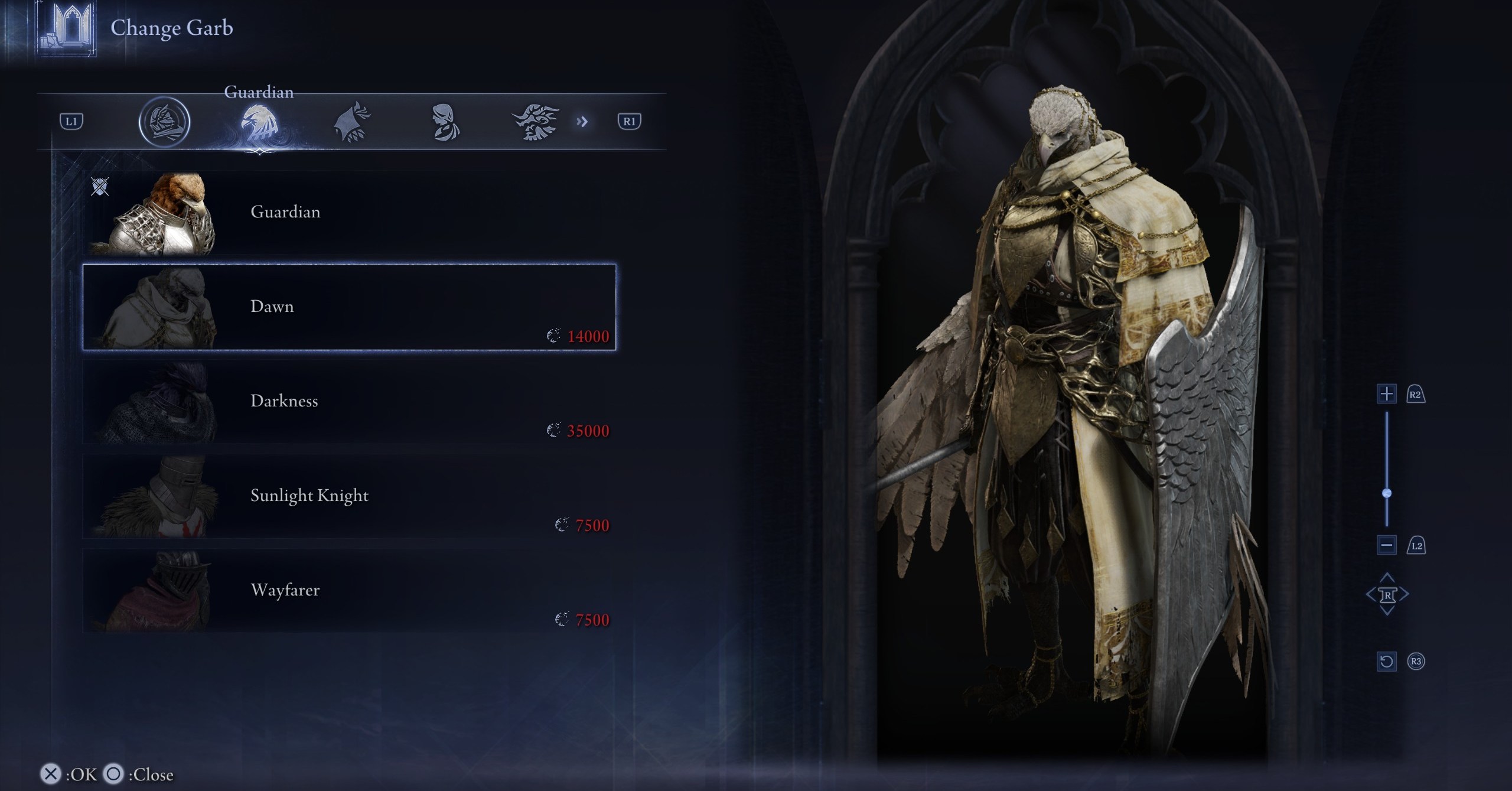
Task: Open the Guardian eagle head tab
Action: 259,122
